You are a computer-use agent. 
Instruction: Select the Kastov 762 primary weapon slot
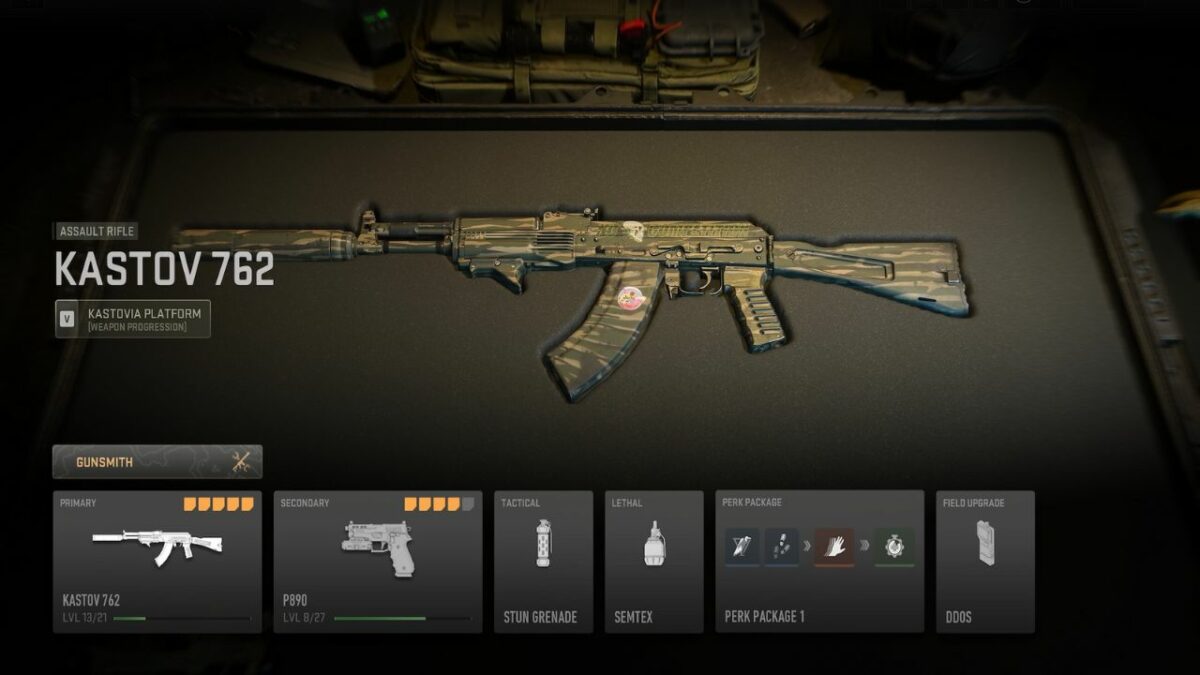[157, 561]
